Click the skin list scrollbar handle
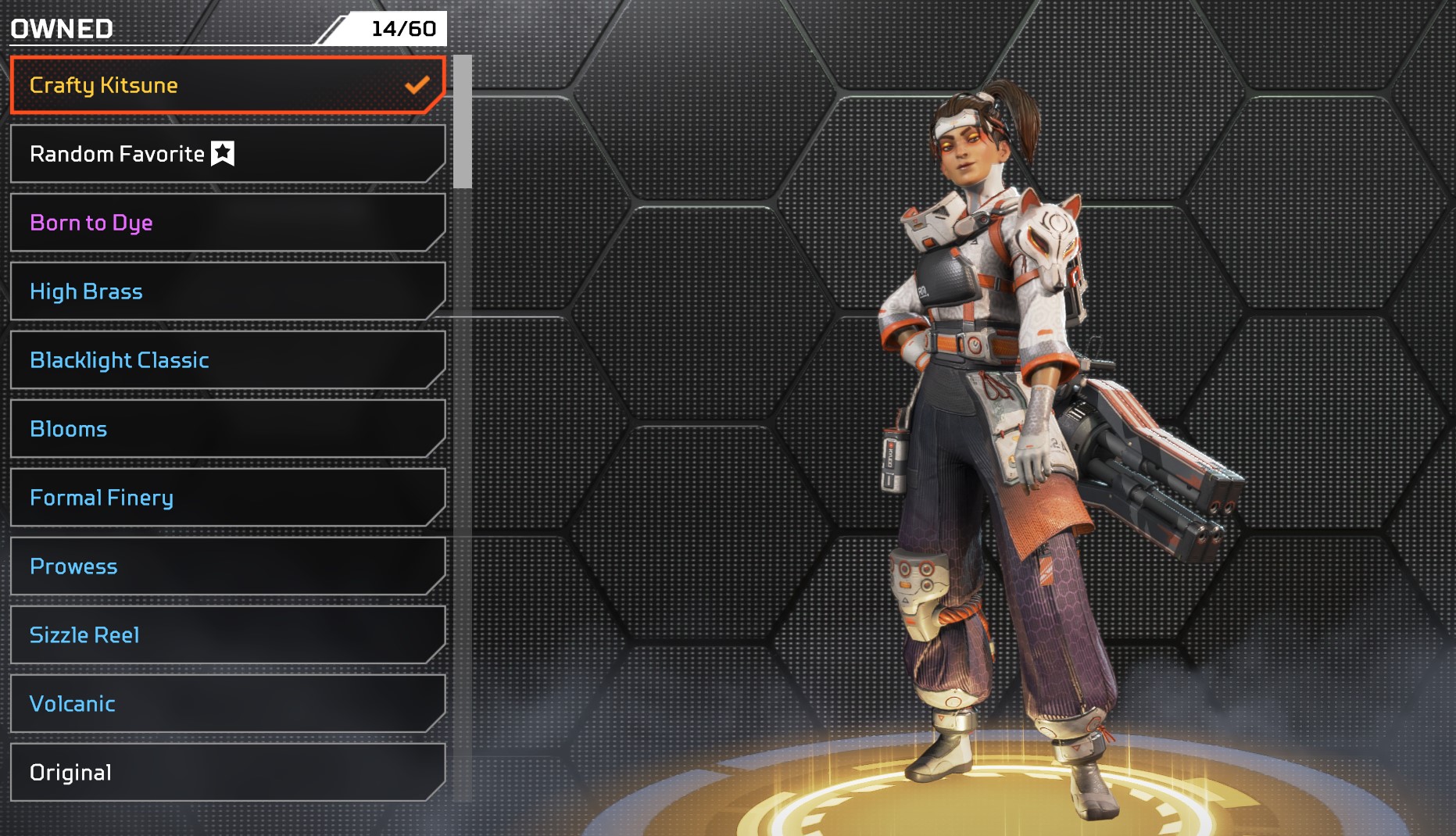The image size is (1456, 836). pyautogui.click(x=462, y=122)
